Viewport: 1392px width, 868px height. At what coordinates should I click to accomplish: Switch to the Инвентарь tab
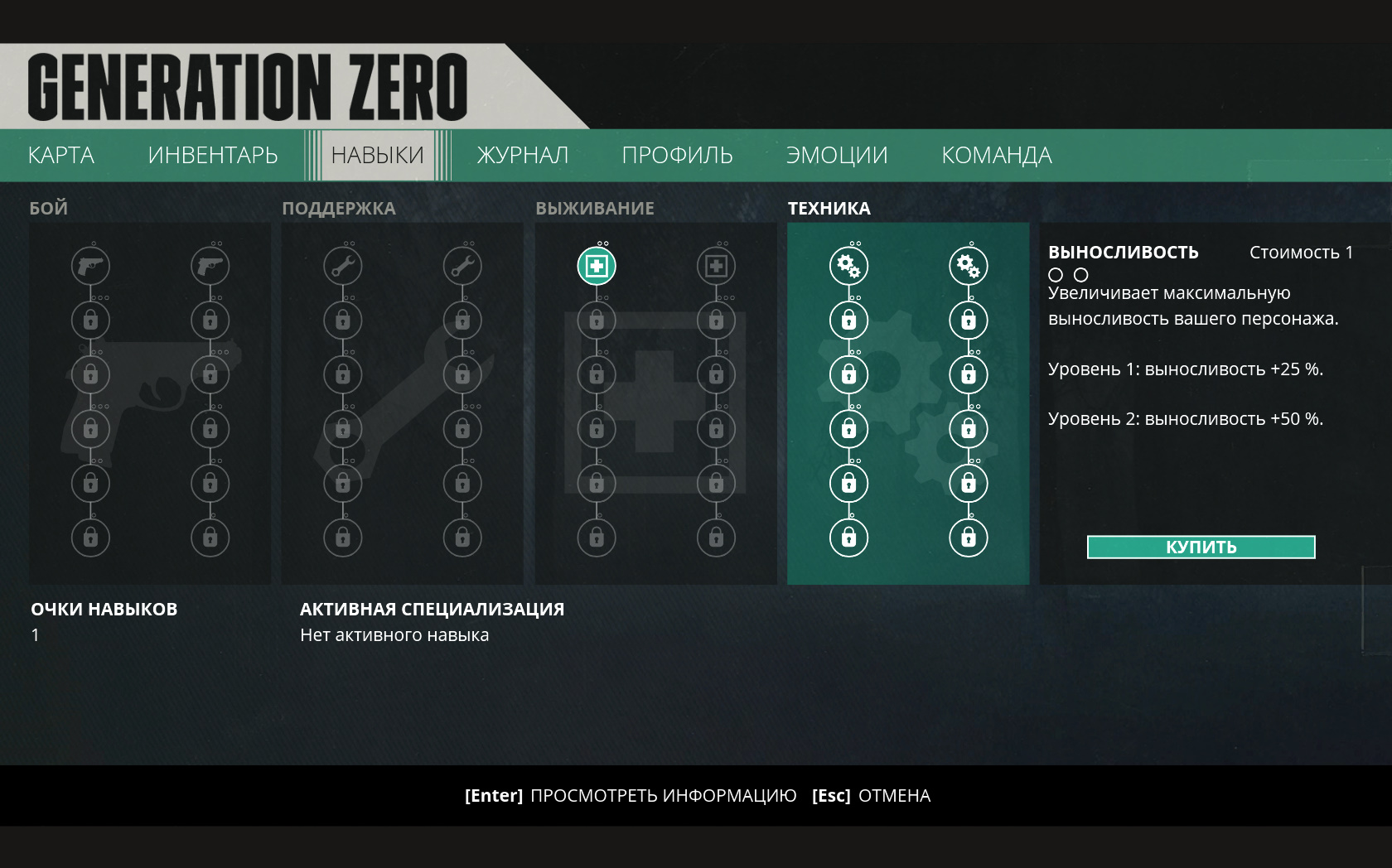tap(213, 155)
